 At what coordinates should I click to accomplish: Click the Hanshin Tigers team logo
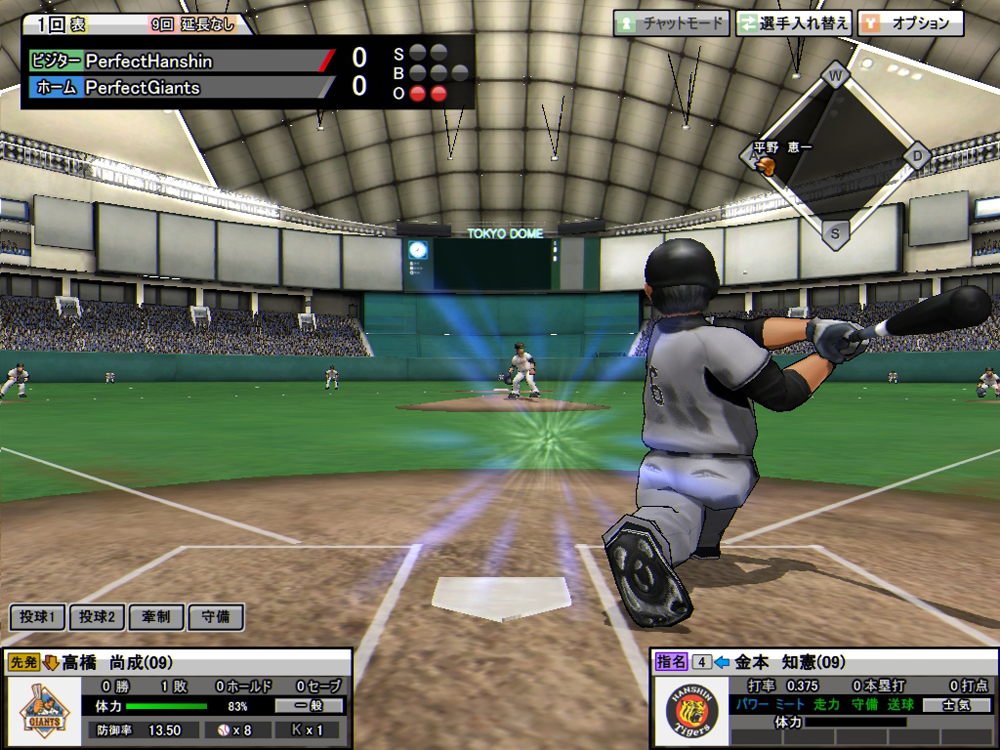[694, 711]
